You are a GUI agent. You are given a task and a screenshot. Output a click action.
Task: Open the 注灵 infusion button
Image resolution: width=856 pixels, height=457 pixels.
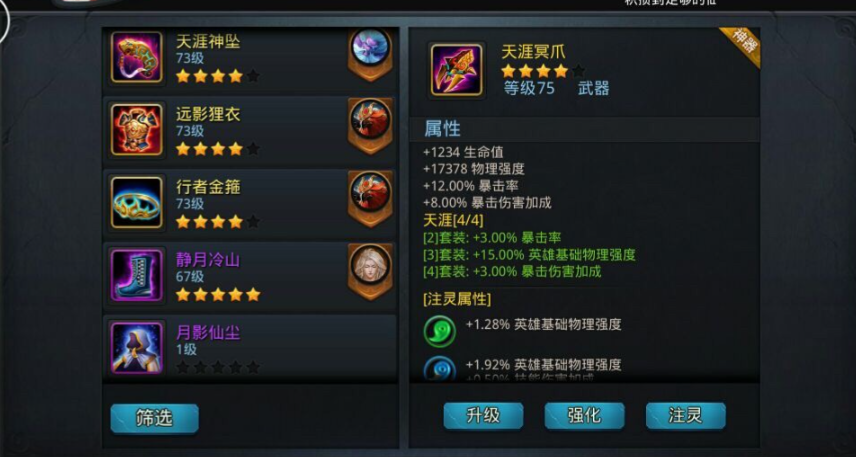pos(685,415)
